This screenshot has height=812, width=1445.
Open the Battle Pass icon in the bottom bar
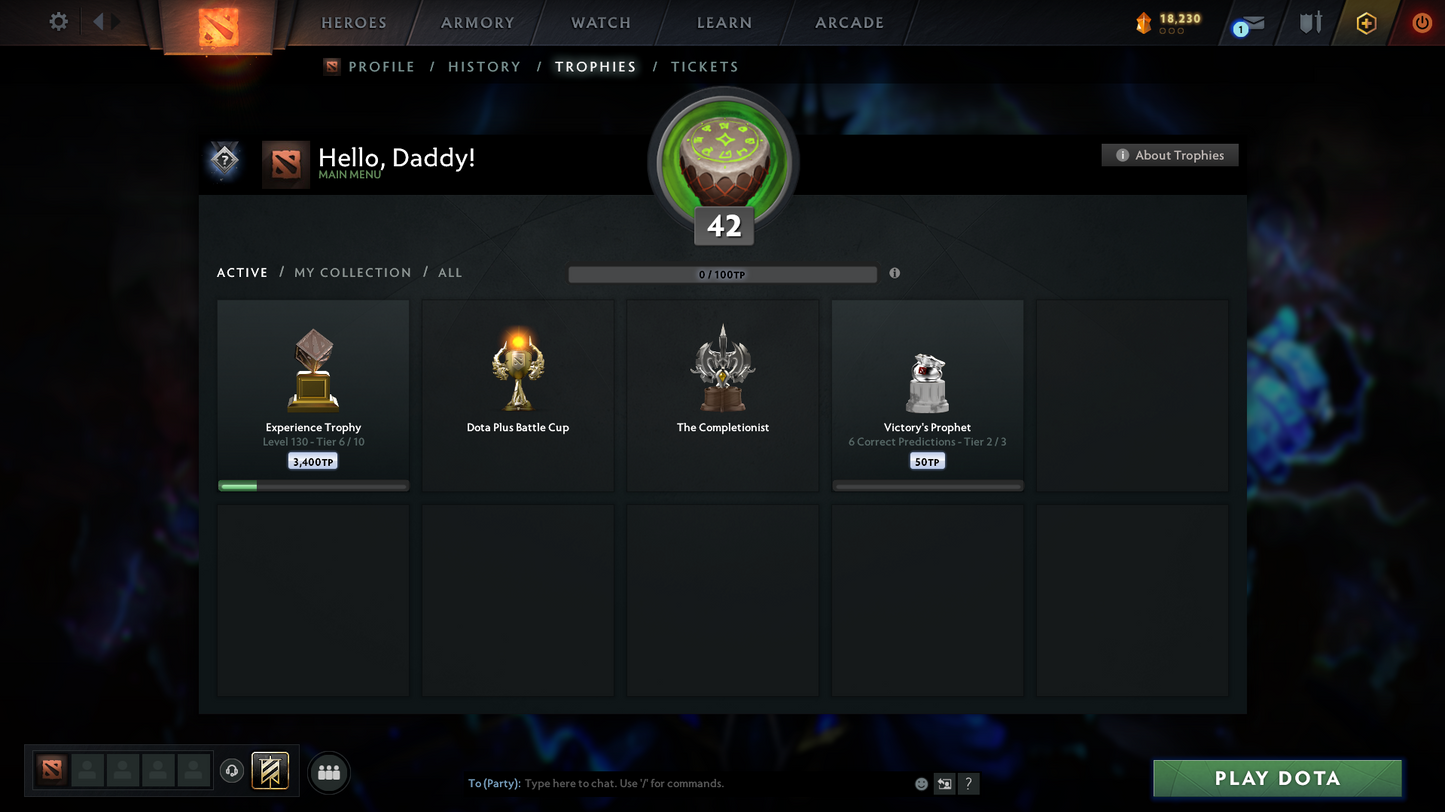268,770
